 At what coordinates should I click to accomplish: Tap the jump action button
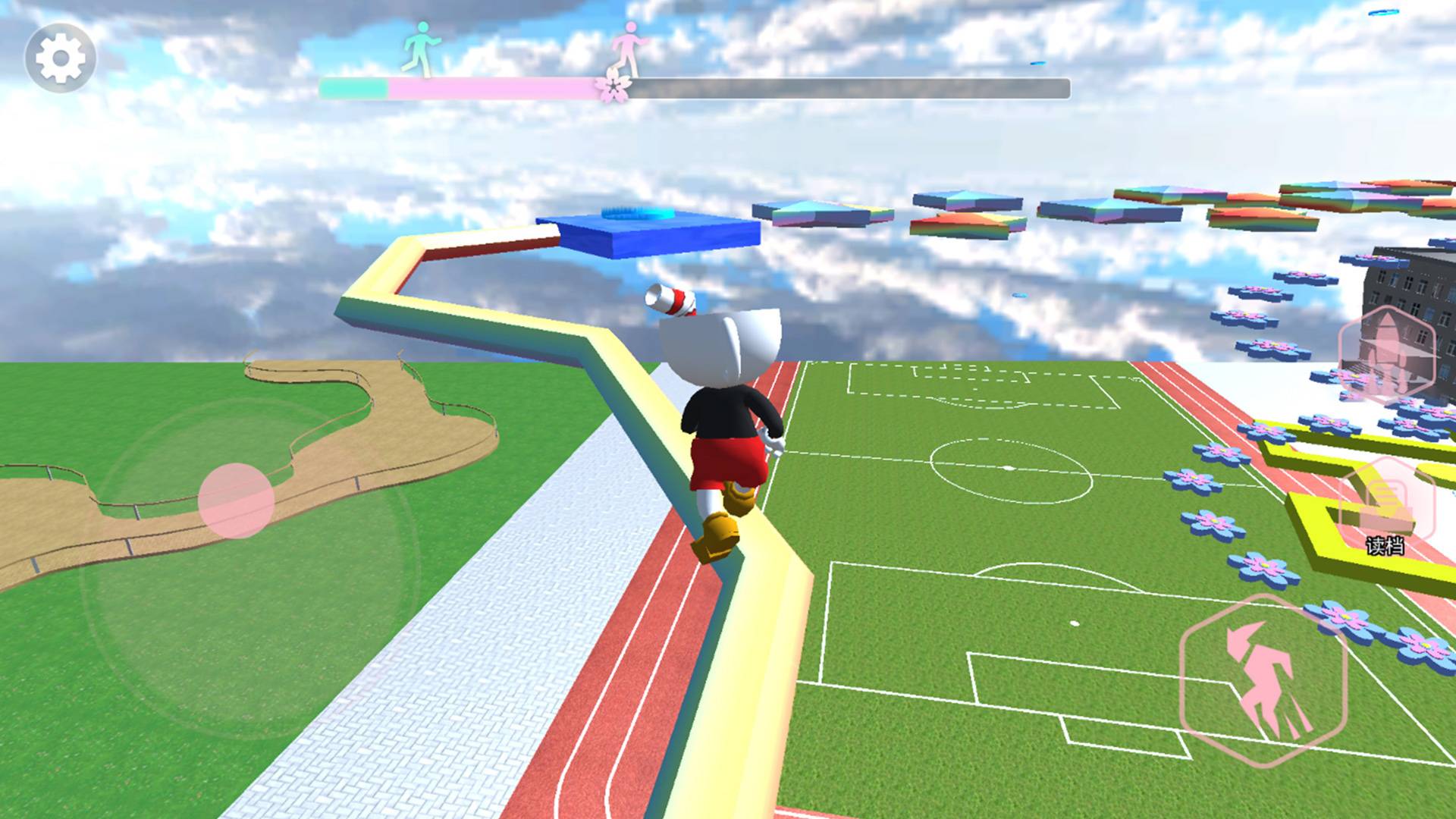(x=1263, y=679)
